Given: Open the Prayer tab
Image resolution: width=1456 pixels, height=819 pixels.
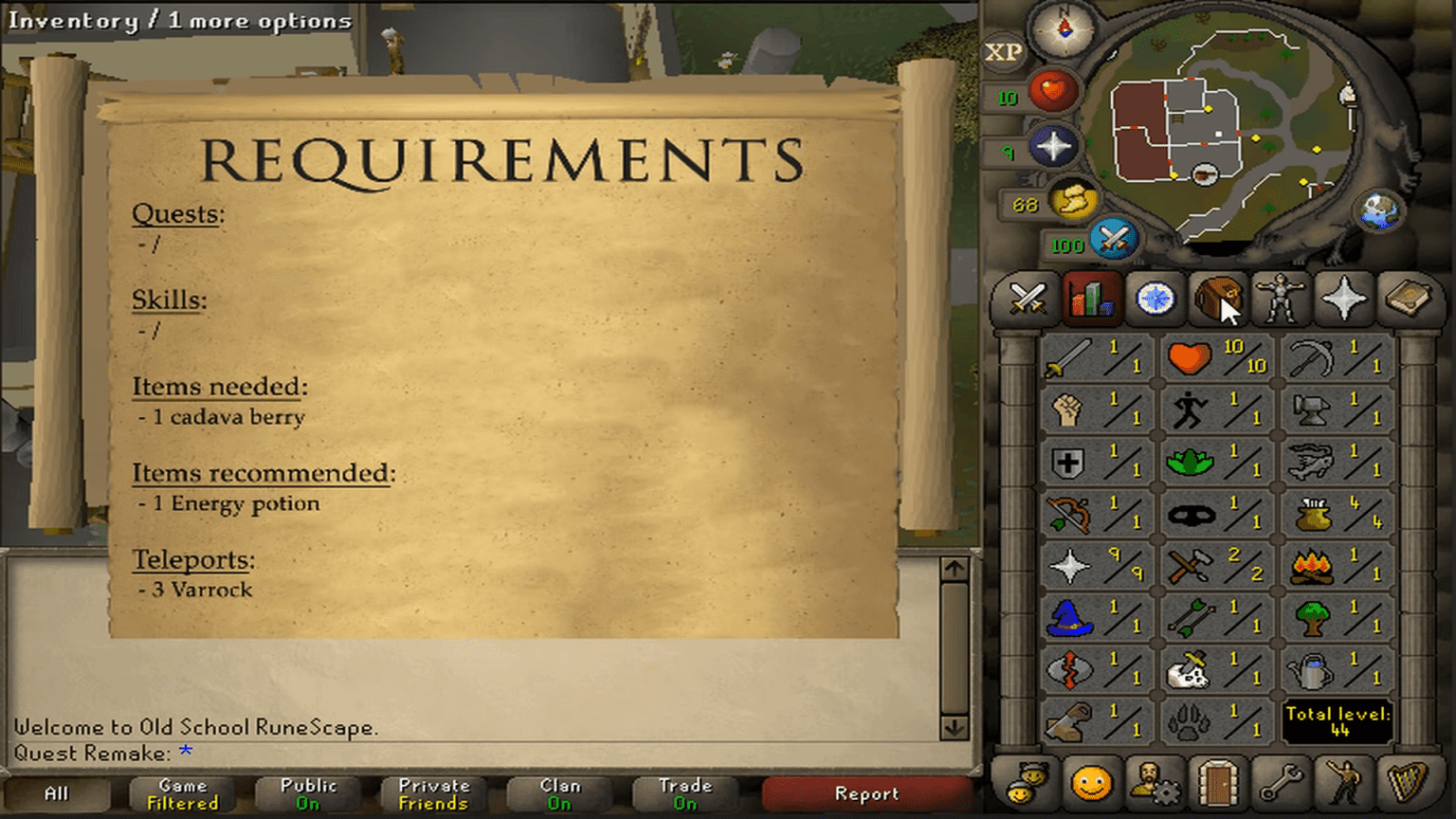Looking at the screenshot, I should point(1344,299).
